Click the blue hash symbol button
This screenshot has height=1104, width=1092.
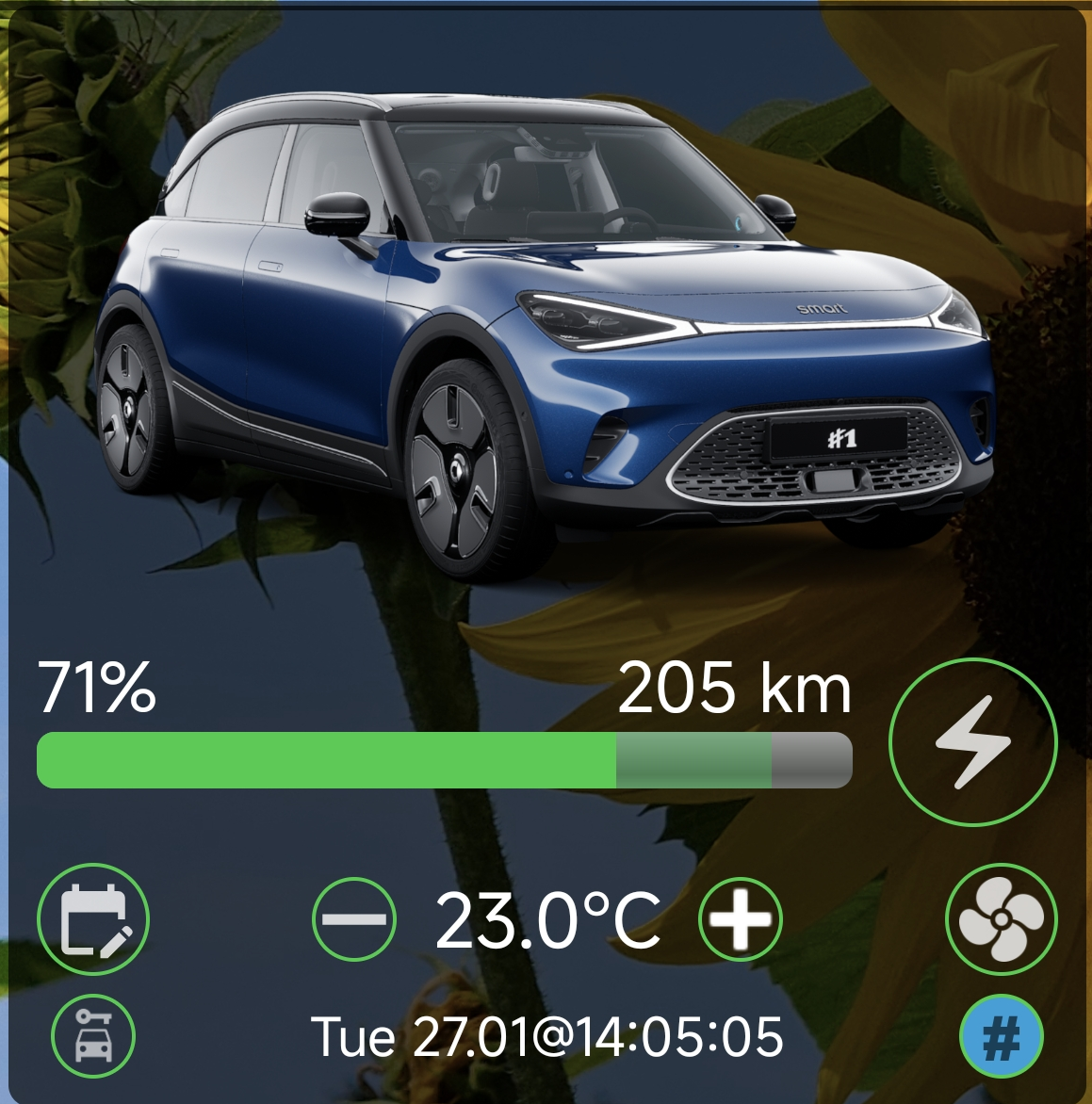tap(1001, 1036)
